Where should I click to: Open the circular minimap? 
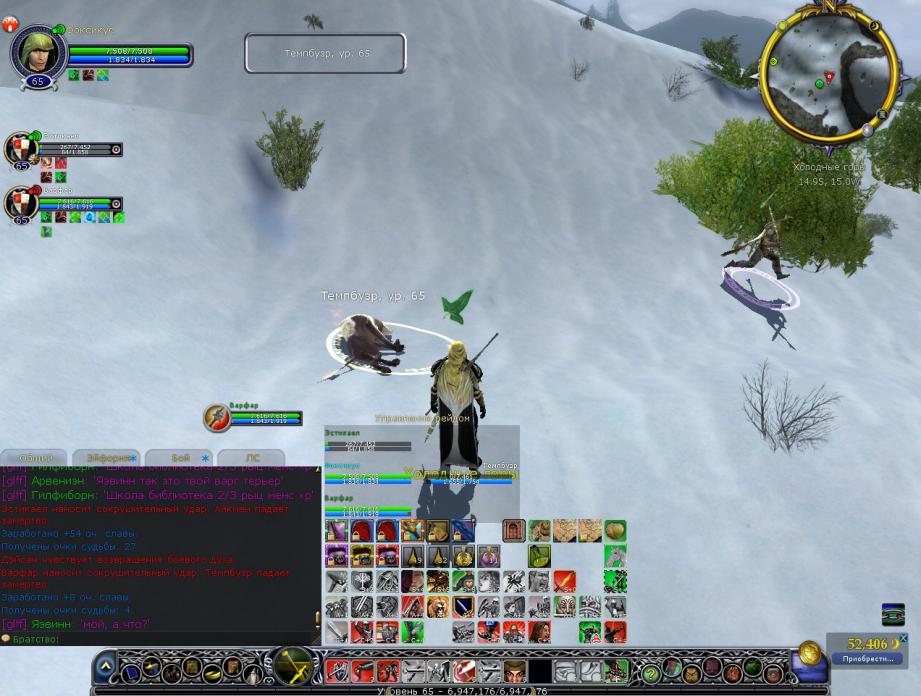point(828,73)
